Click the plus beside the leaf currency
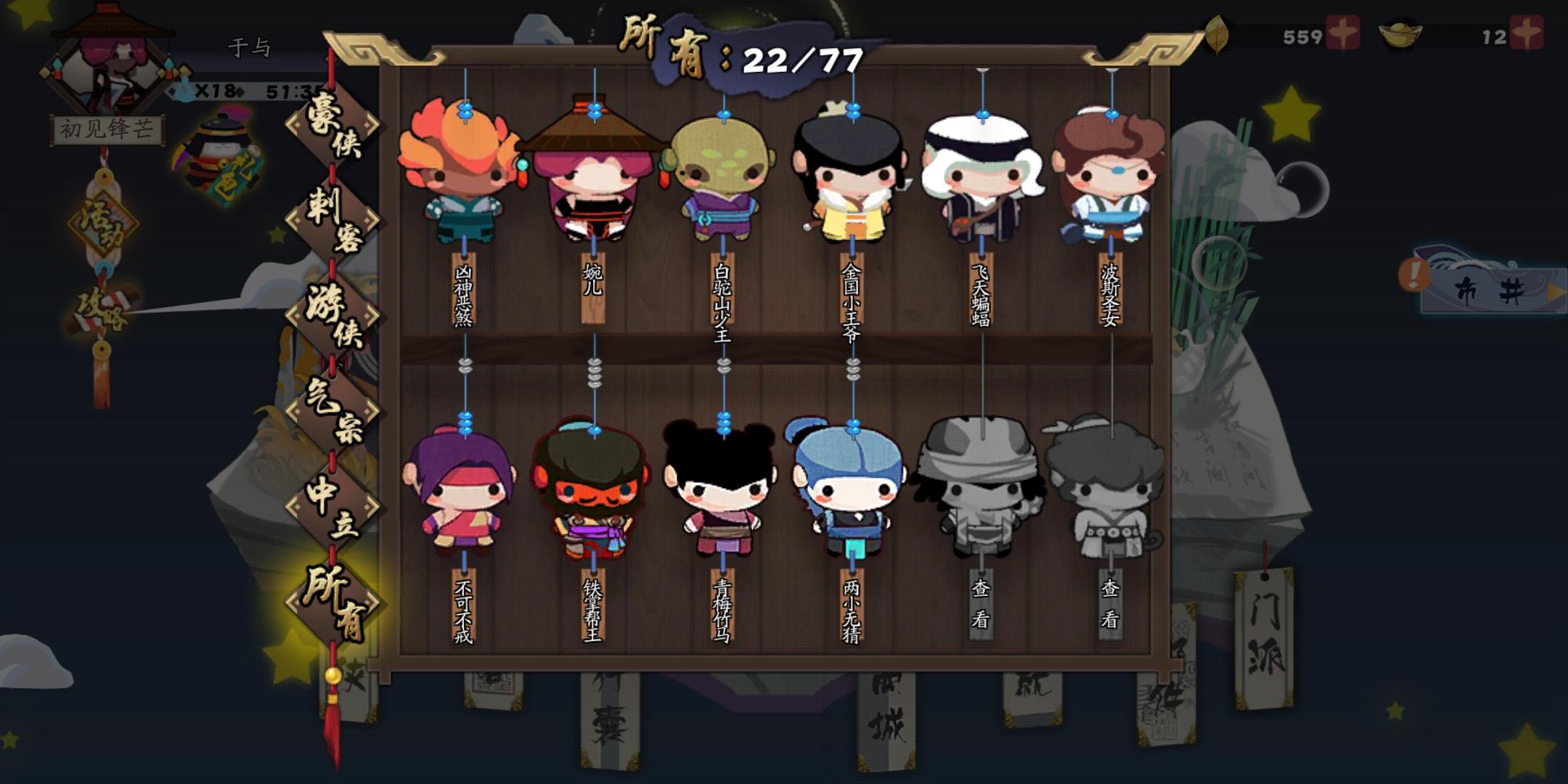1568x784 pixels. click(1344, 33)
